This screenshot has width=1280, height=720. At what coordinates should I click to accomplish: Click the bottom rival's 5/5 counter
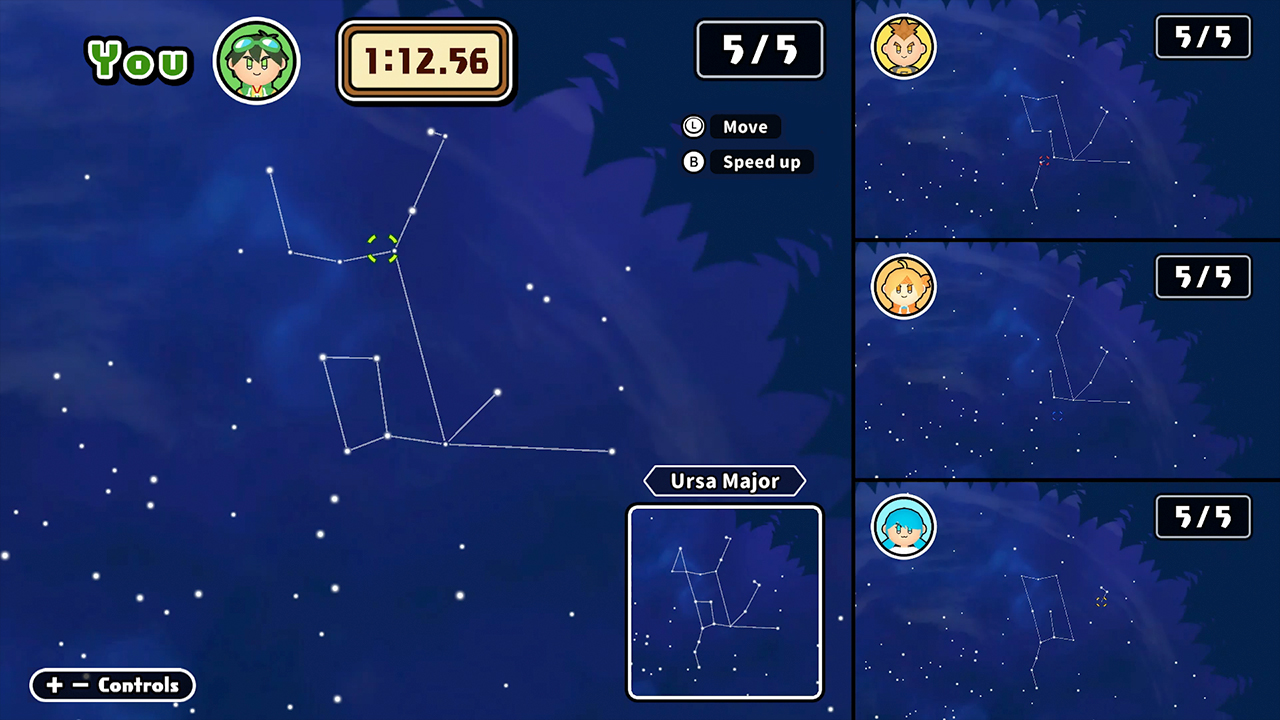point(1202,517)
